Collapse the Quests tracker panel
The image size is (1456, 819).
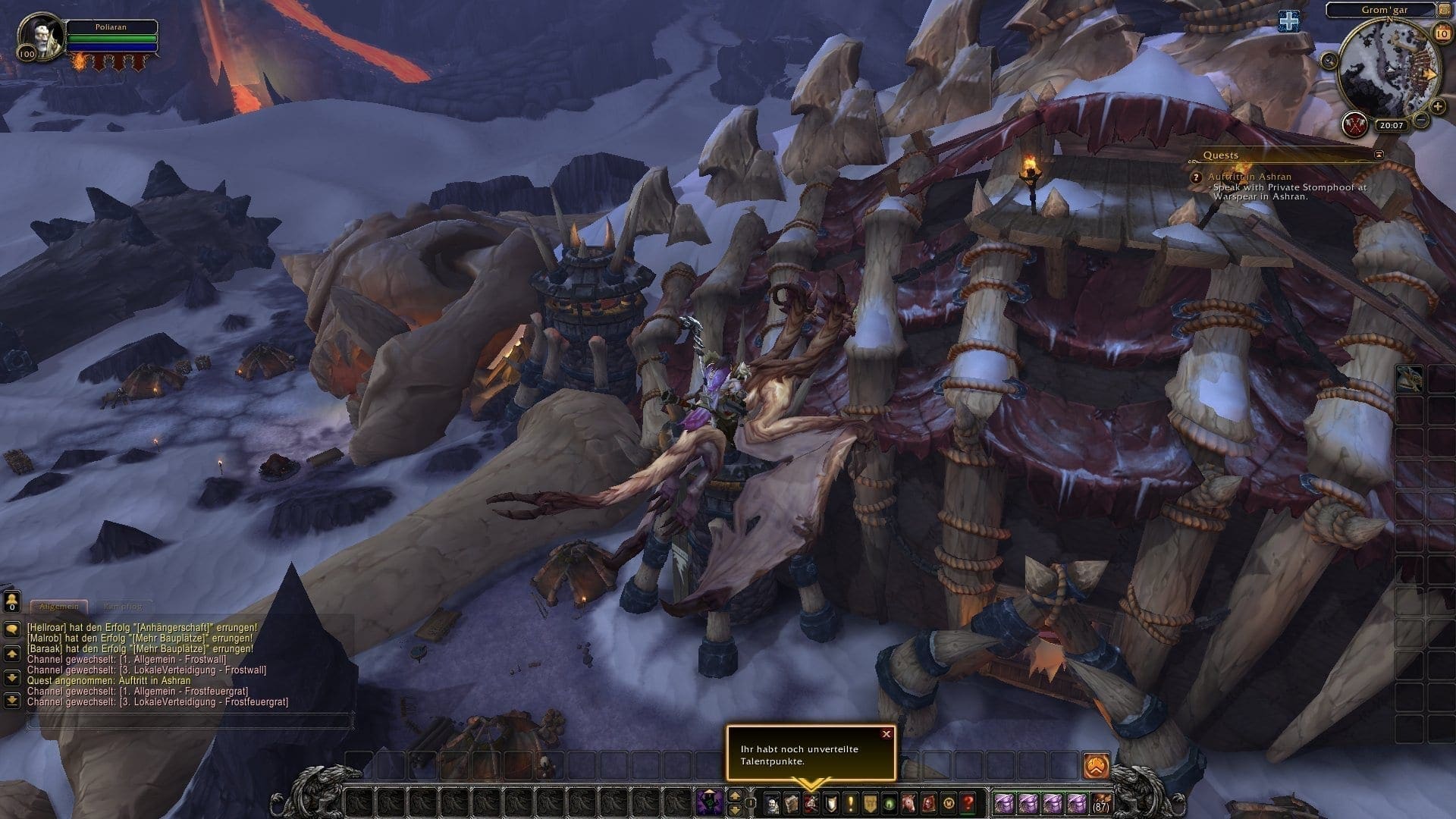tap(1379, 155)
